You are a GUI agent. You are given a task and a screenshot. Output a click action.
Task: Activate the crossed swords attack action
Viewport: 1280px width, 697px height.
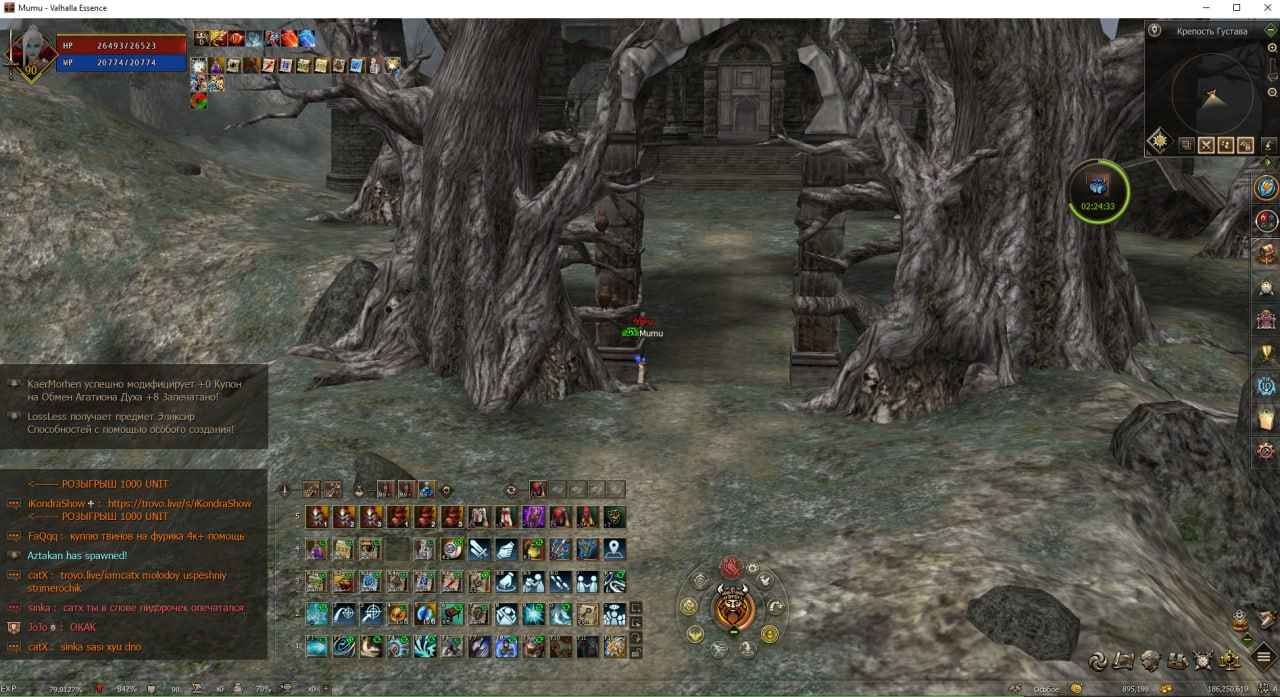pos(479,548)
